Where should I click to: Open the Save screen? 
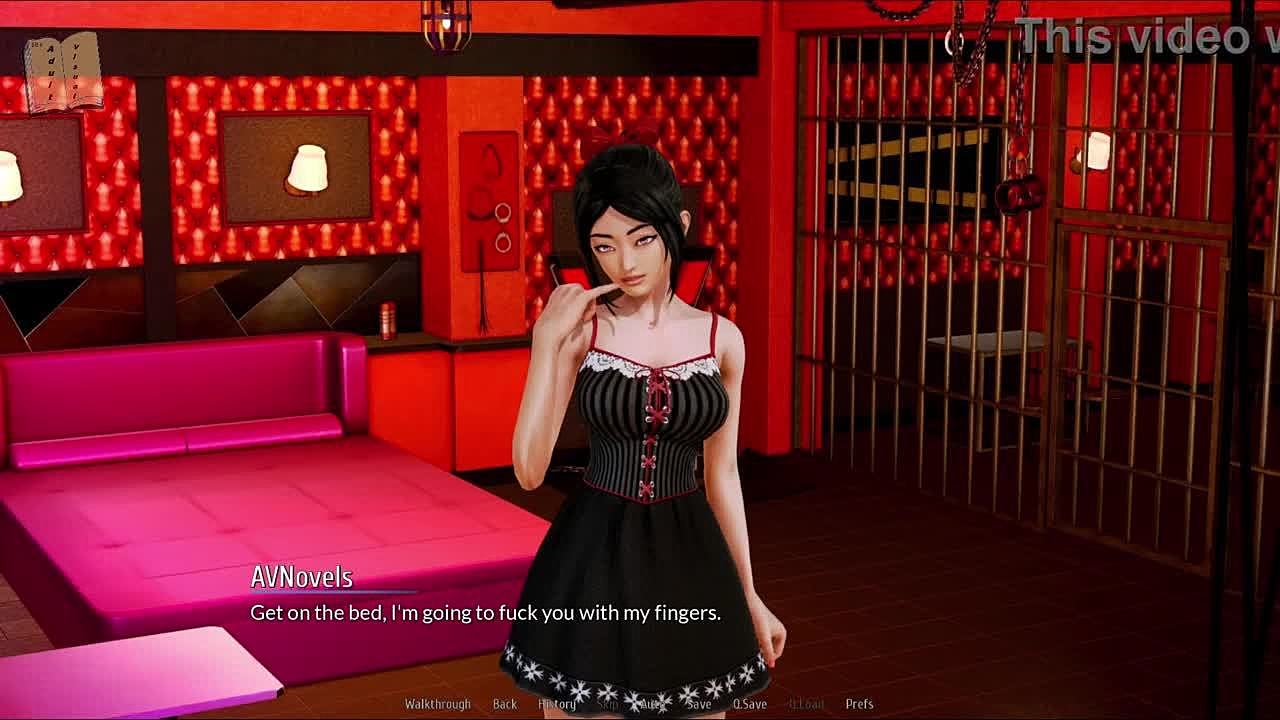[699, 704]
